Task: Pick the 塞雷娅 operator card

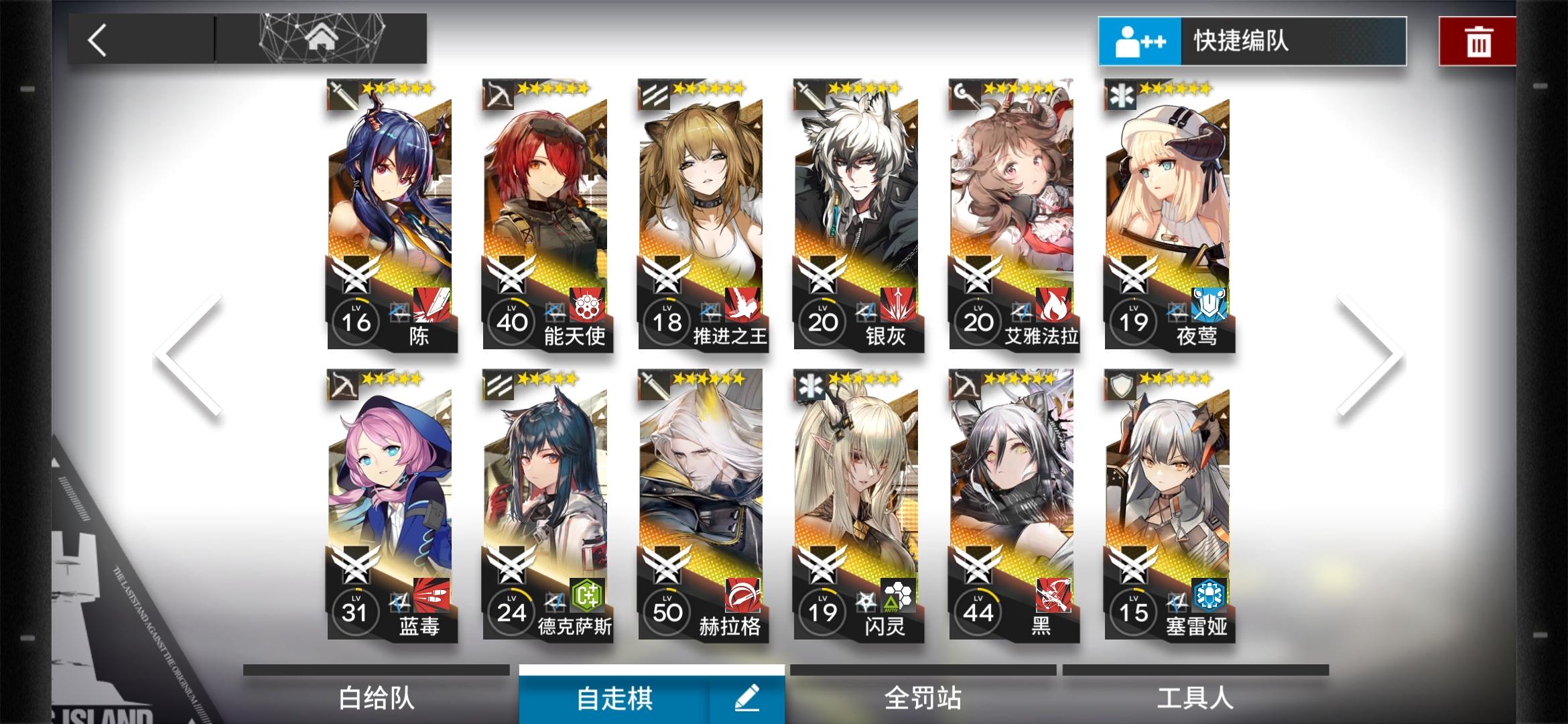Action: (x=1169, y=506)
